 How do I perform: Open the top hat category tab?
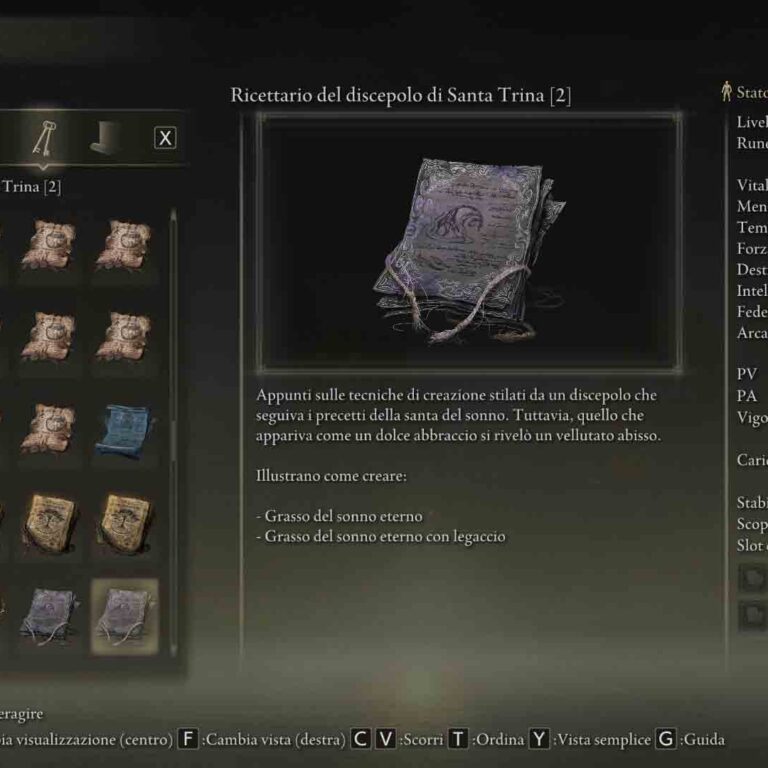[x=105, y=139]
